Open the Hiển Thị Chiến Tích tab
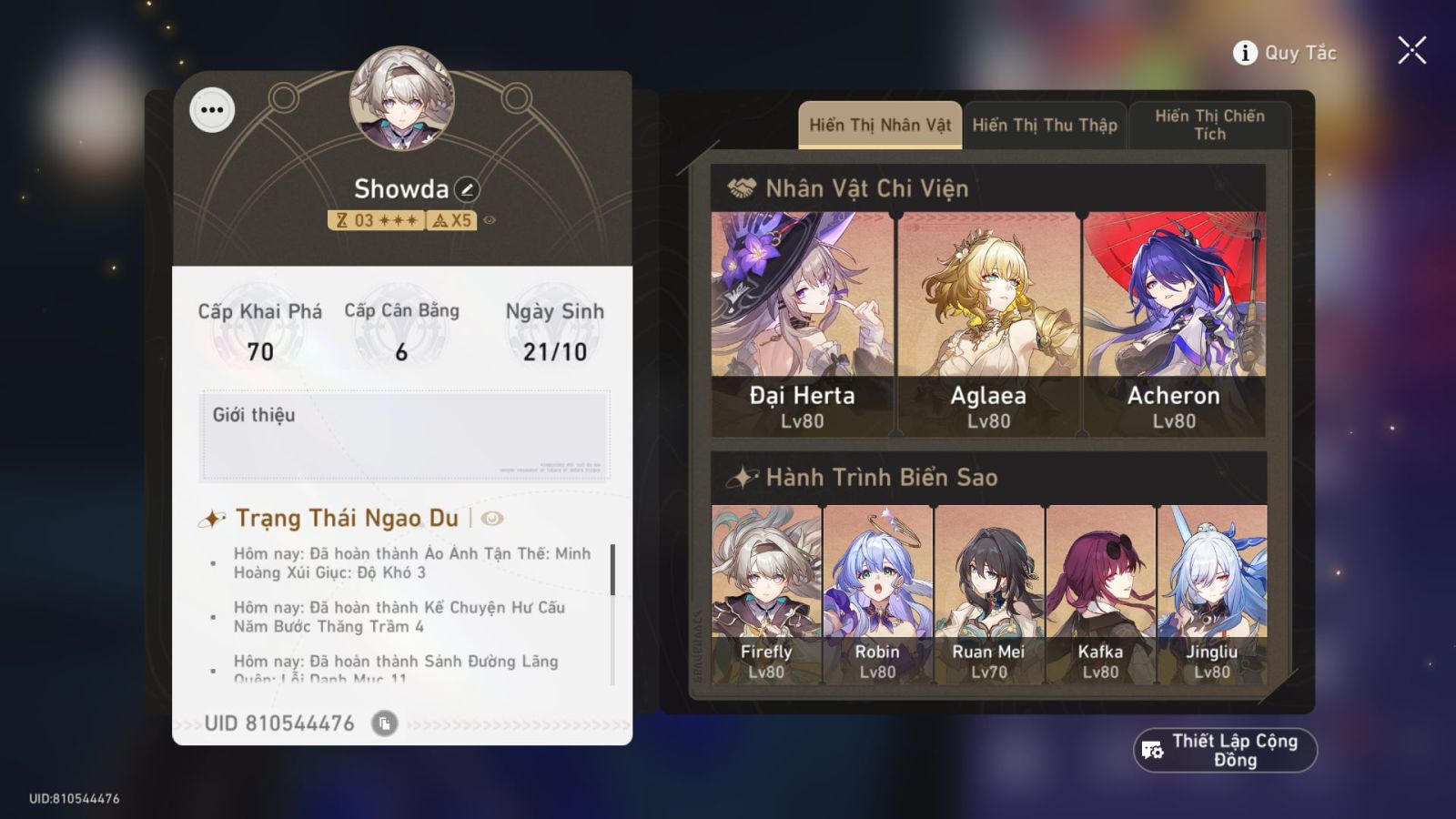The height and width of the screenshot is (819, 1456). click(1209, 125)
